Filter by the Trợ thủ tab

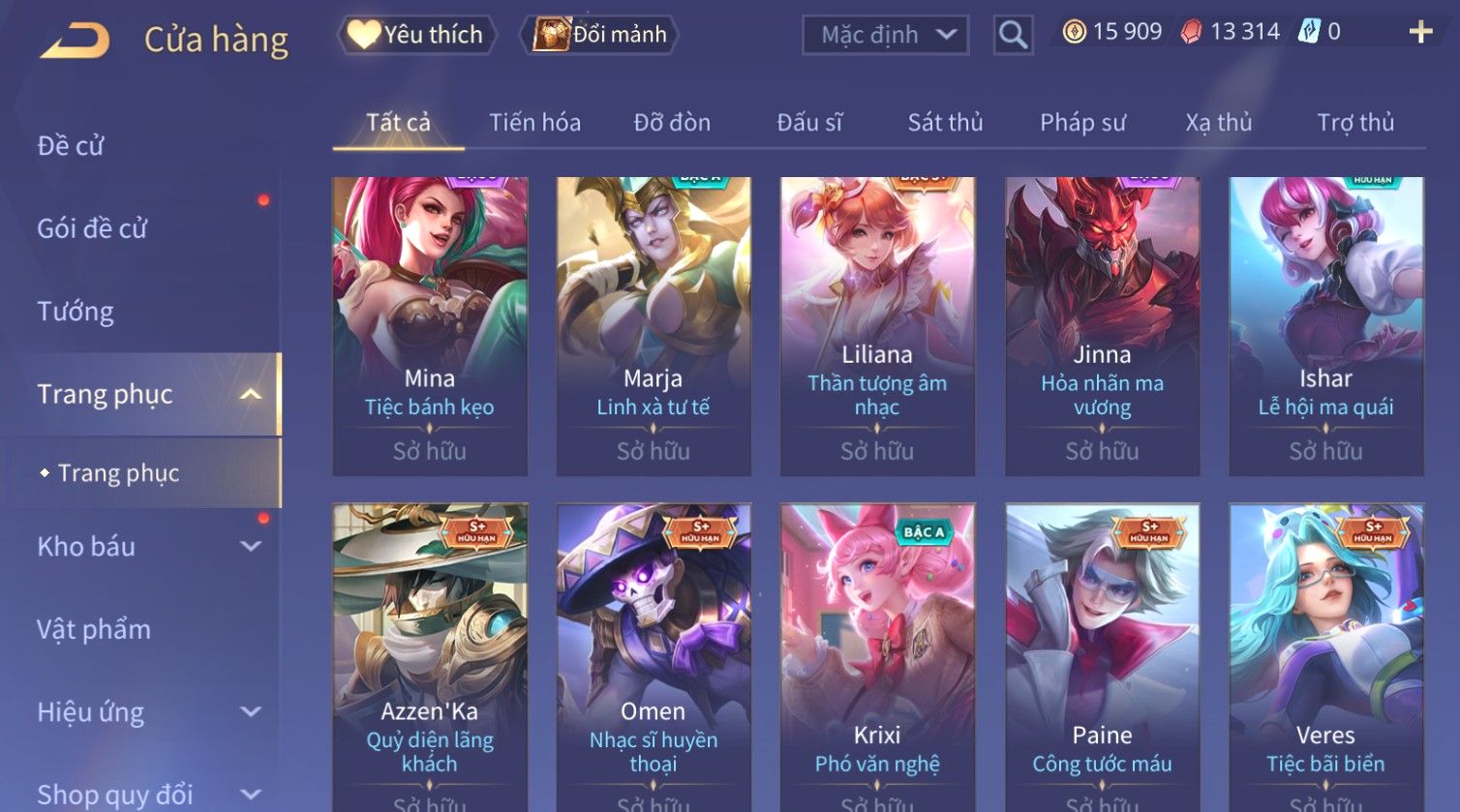pyautogui.click(x=1355, y=123)
